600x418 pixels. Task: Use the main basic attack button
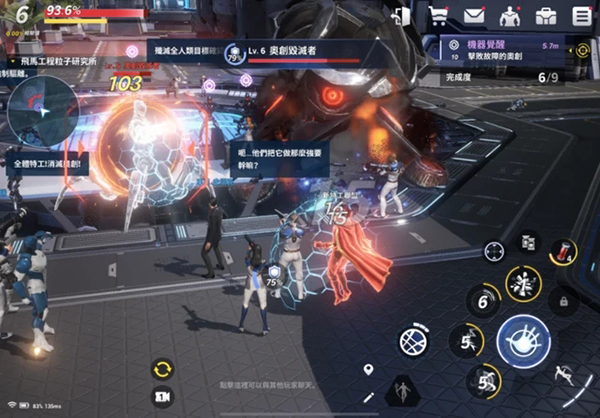pos(524,340)
